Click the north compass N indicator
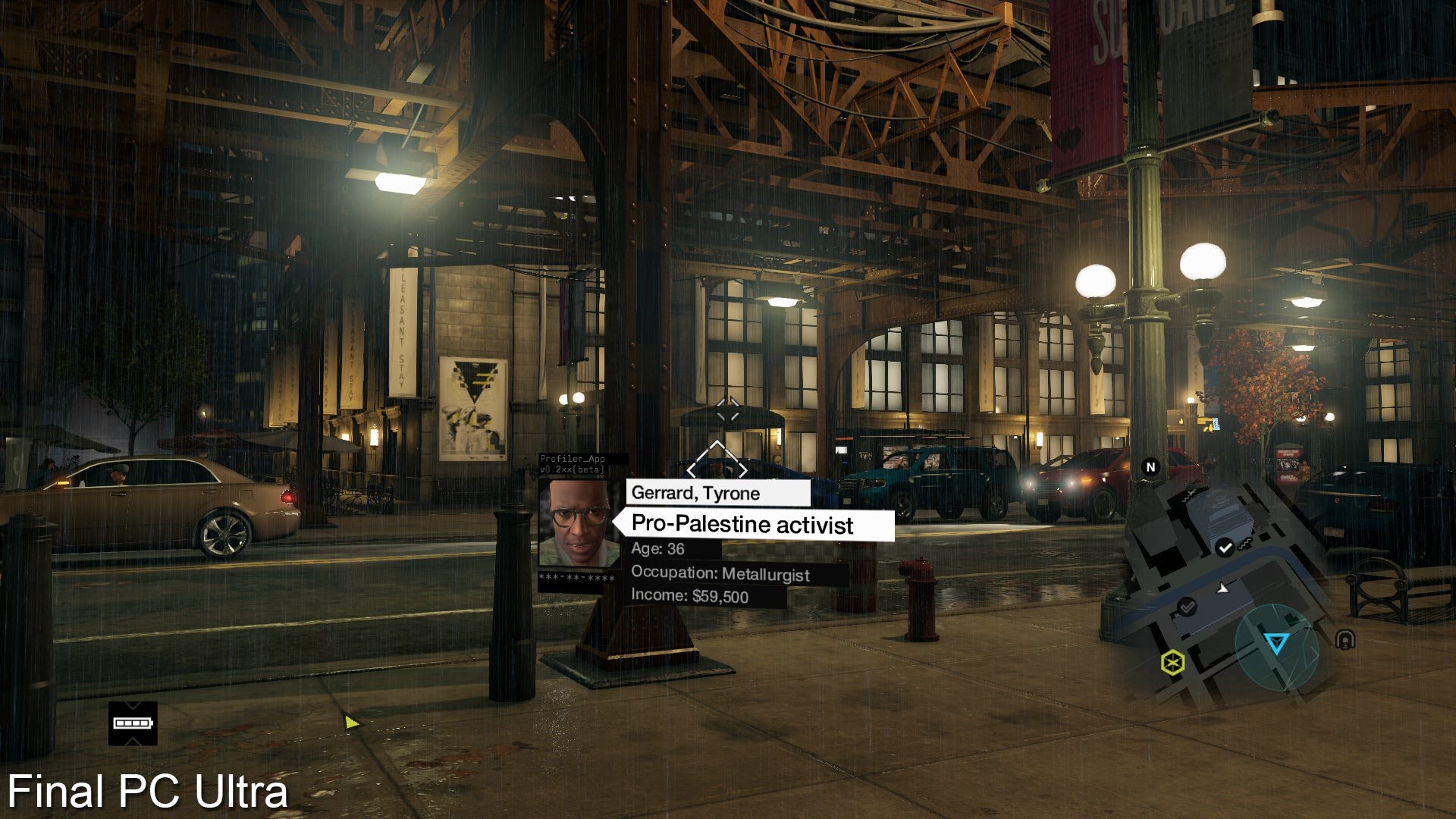This screenshot has height=819, width=1456. [1150, 467]
